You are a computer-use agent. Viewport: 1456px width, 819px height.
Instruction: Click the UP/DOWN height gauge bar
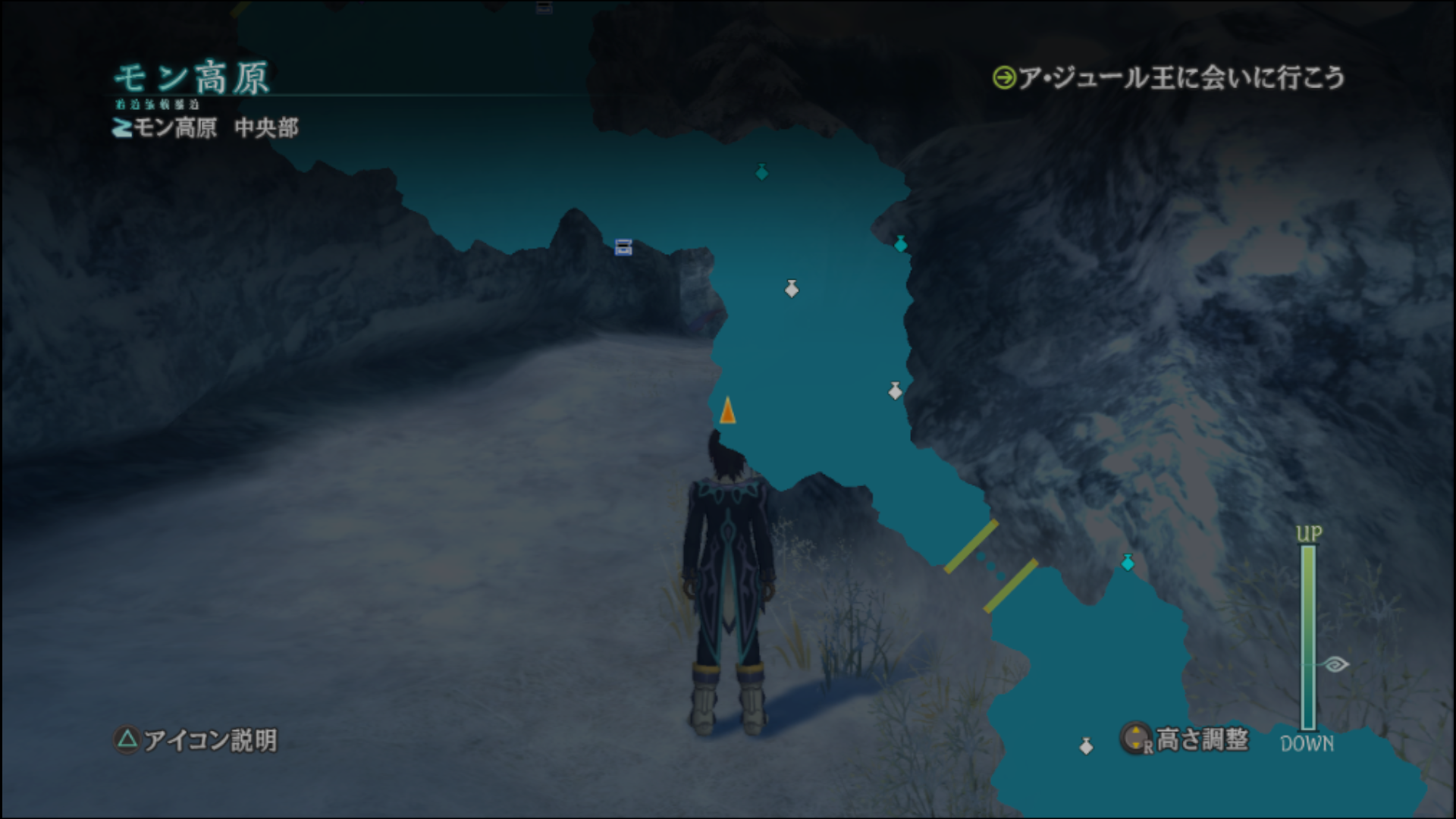tap(1308, 637)
